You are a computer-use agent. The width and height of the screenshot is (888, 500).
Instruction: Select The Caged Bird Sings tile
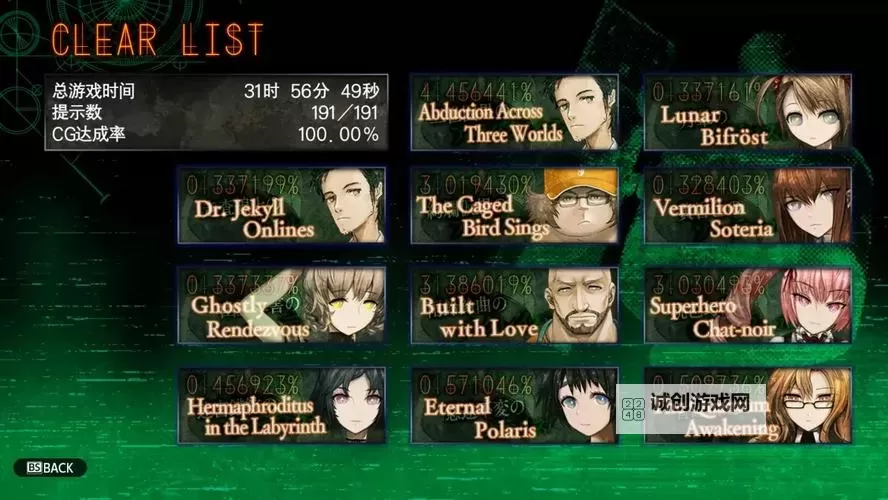pos(514,205)
